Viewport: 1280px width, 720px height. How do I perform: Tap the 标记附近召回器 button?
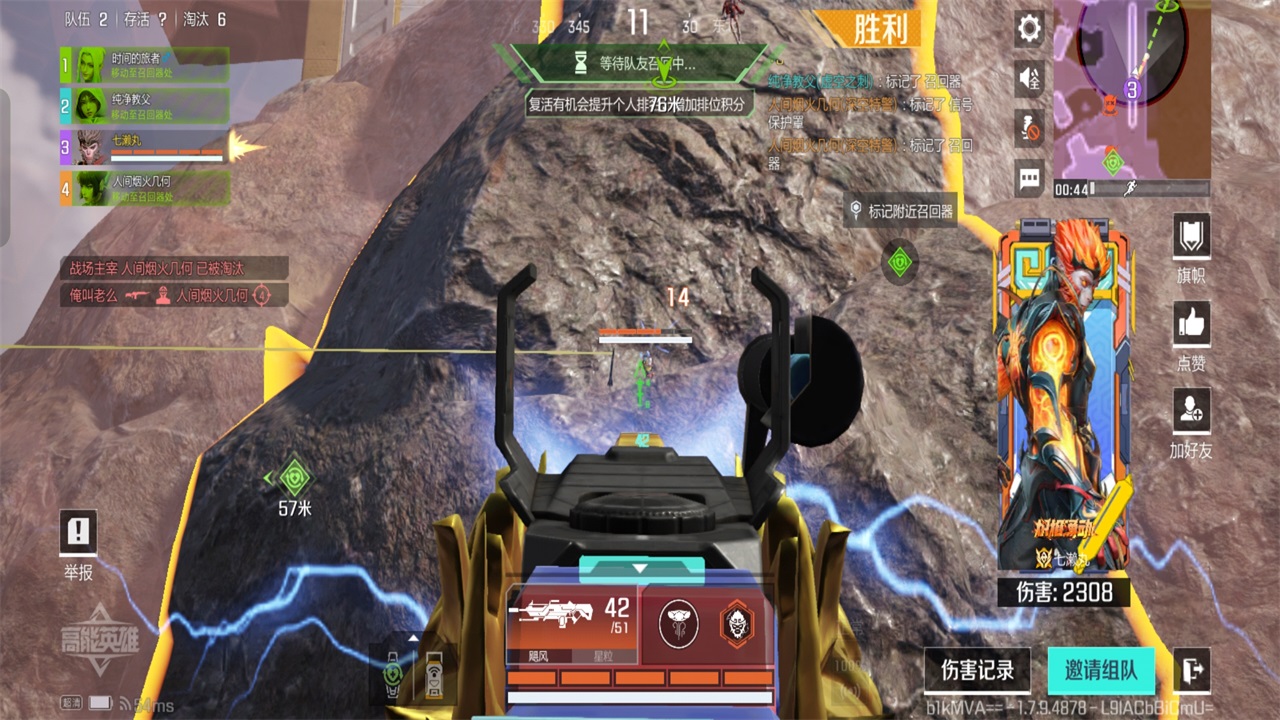click(x=900, y=211)
